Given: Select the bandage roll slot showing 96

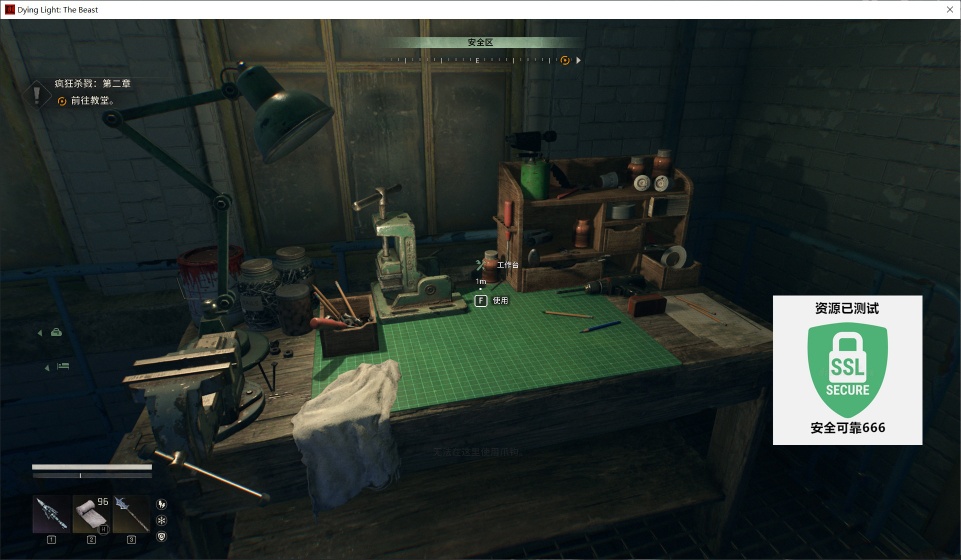Looking at the screenshot, I should point(91,514).
